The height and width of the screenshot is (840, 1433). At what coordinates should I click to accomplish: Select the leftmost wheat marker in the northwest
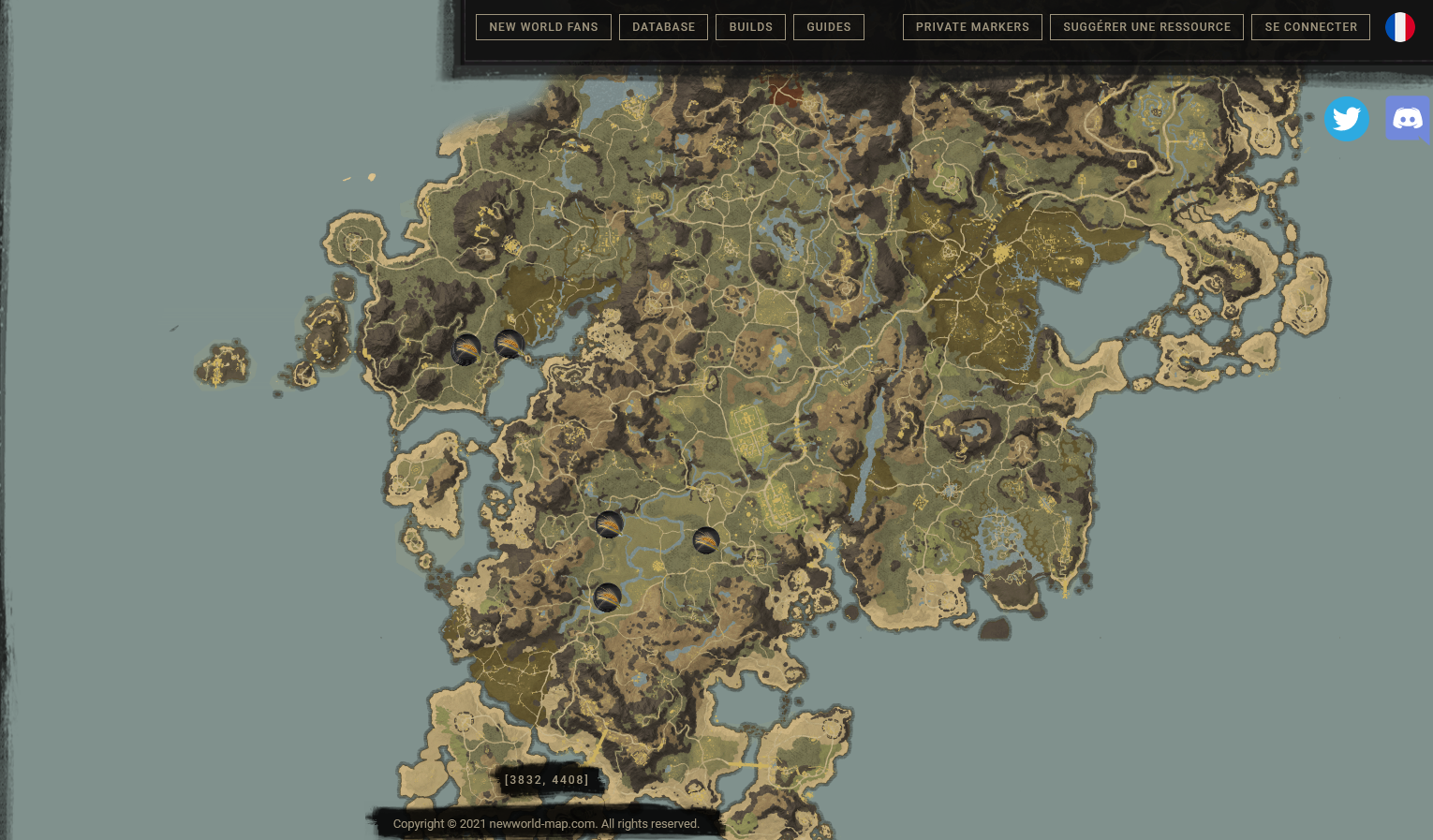coord(465,349)
